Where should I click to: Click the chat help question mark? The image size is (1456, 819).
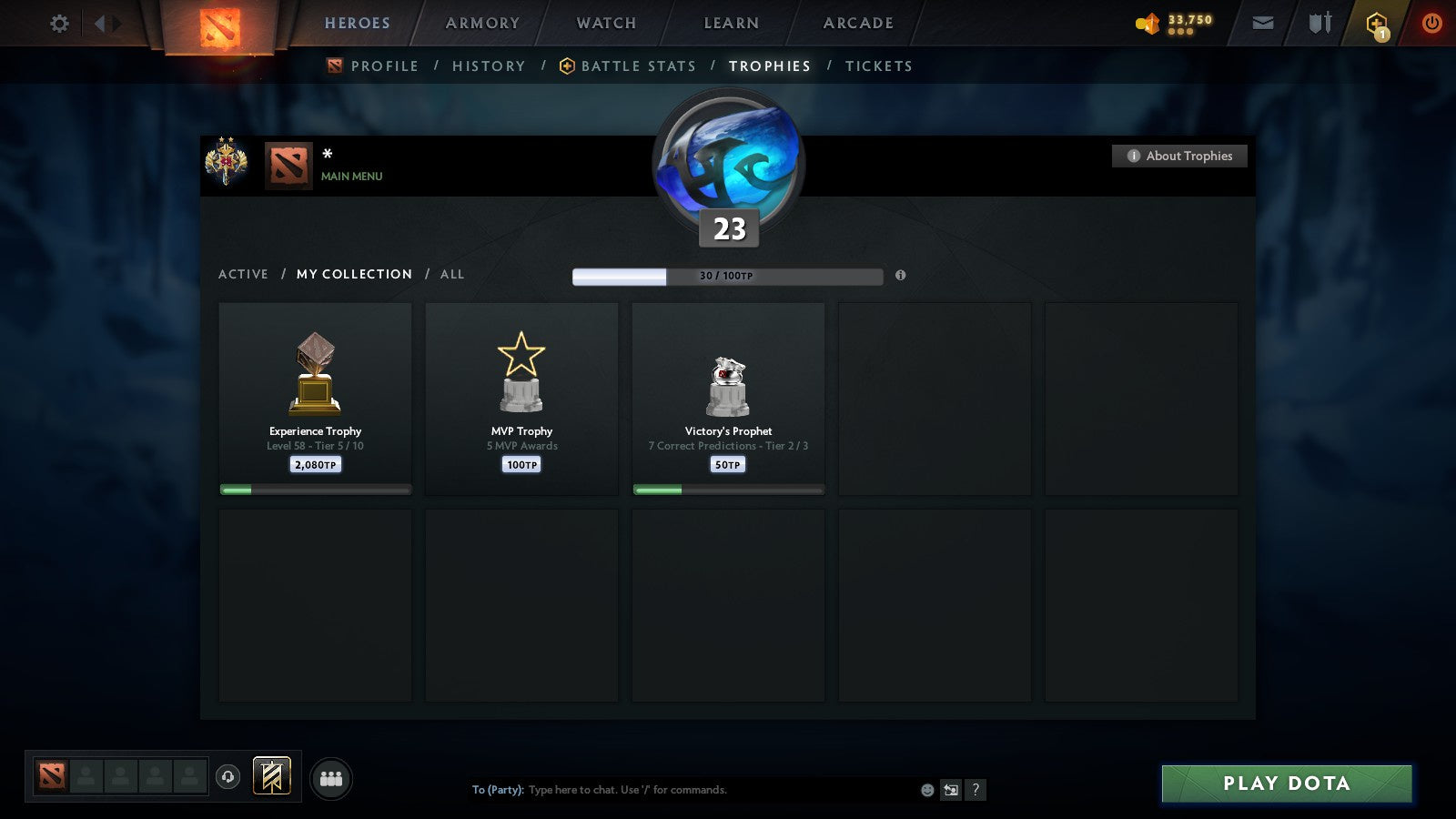click(975, 790)
